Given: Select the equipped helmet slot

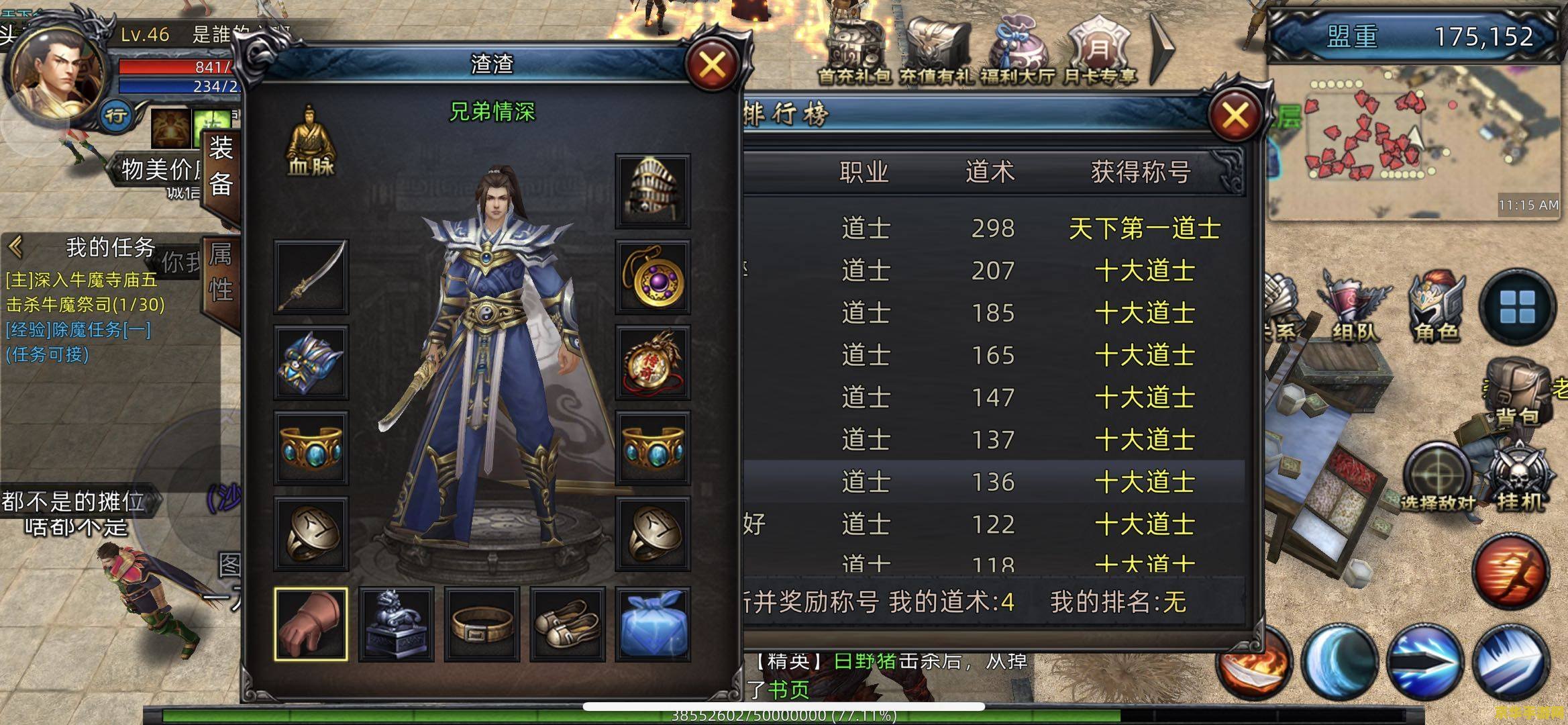Looking at the screenshot, I should [652, 191].
